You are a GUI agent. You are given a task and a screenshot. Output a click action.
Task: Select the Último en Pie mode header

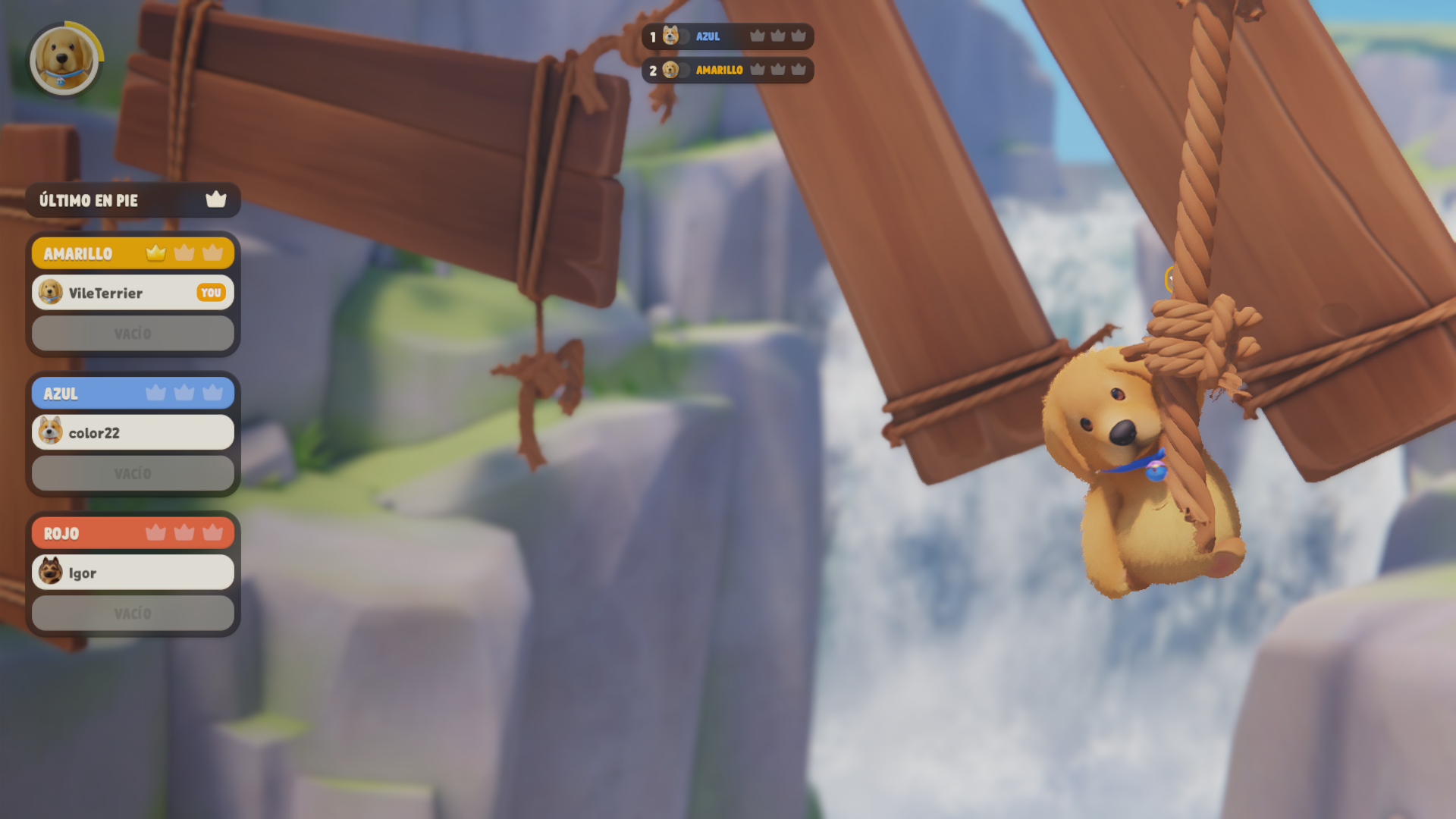133,200
